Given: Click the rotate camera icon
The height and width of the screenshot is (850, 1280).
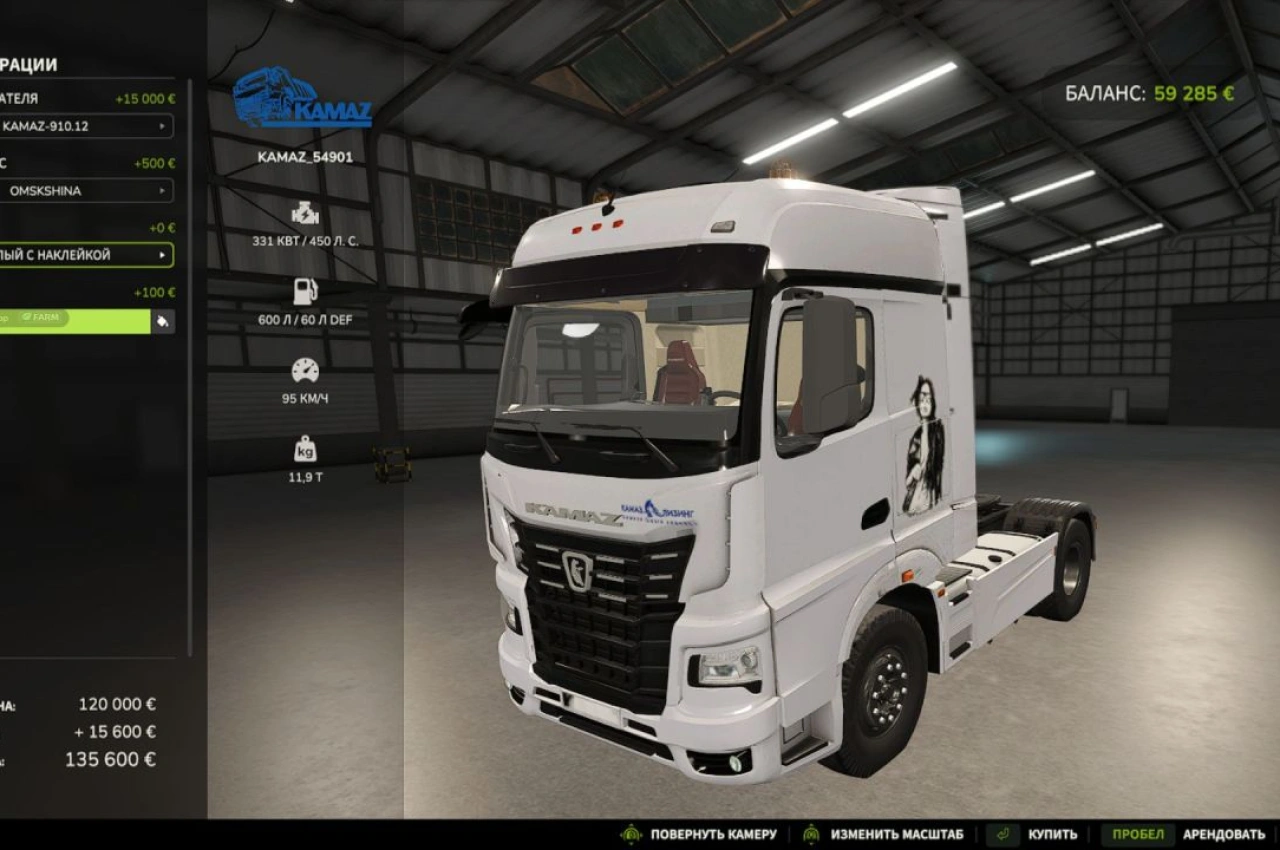Looking at the screenshot, I should (630, 833).
